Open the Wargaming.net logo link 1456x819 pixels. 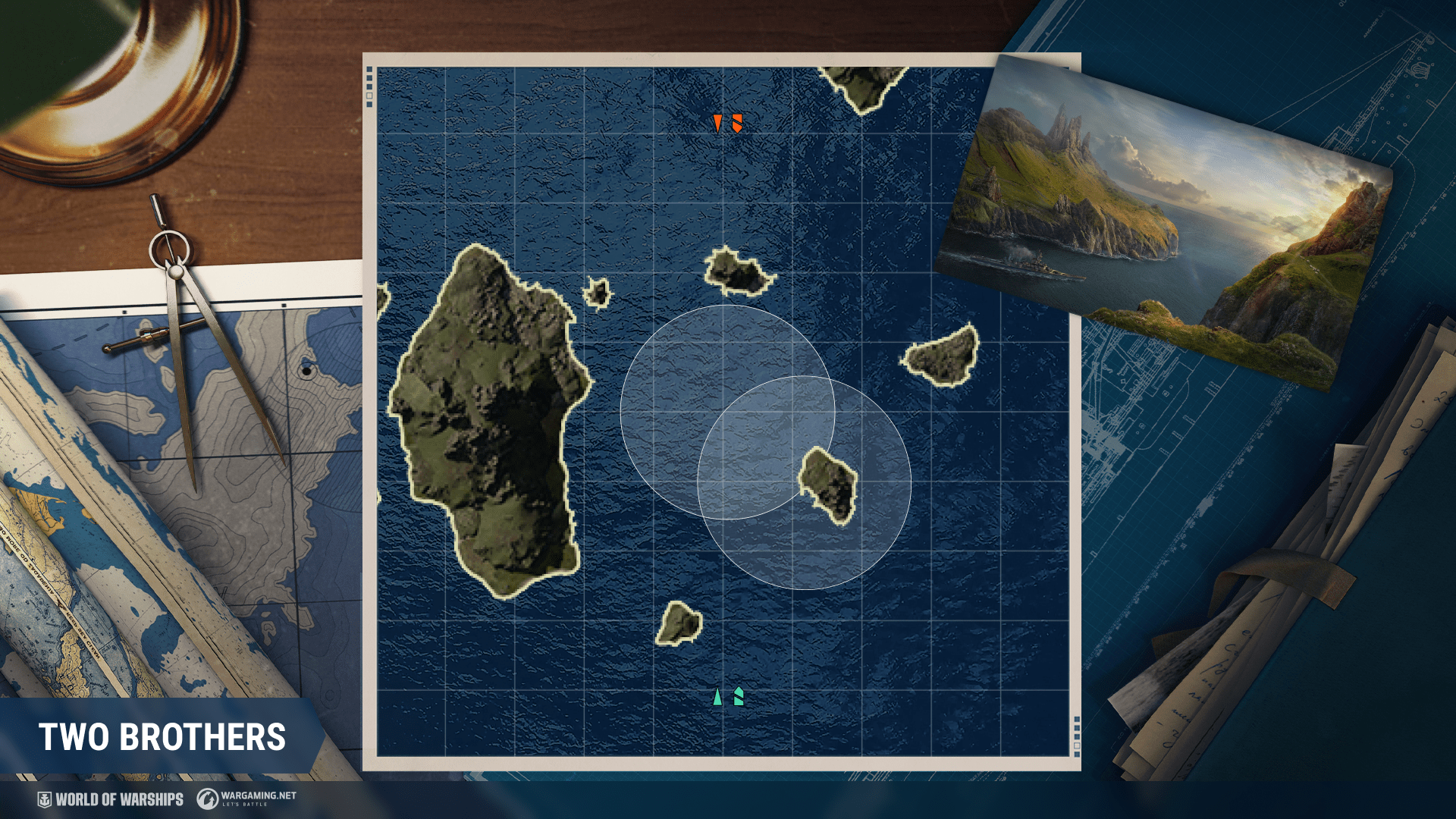[246, 798]
